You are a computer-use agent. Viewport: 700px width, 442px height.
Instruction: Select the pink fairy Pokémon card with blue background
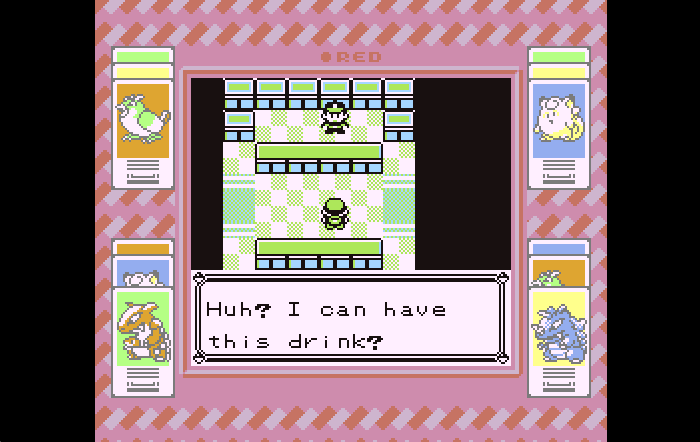click(559, 120)
